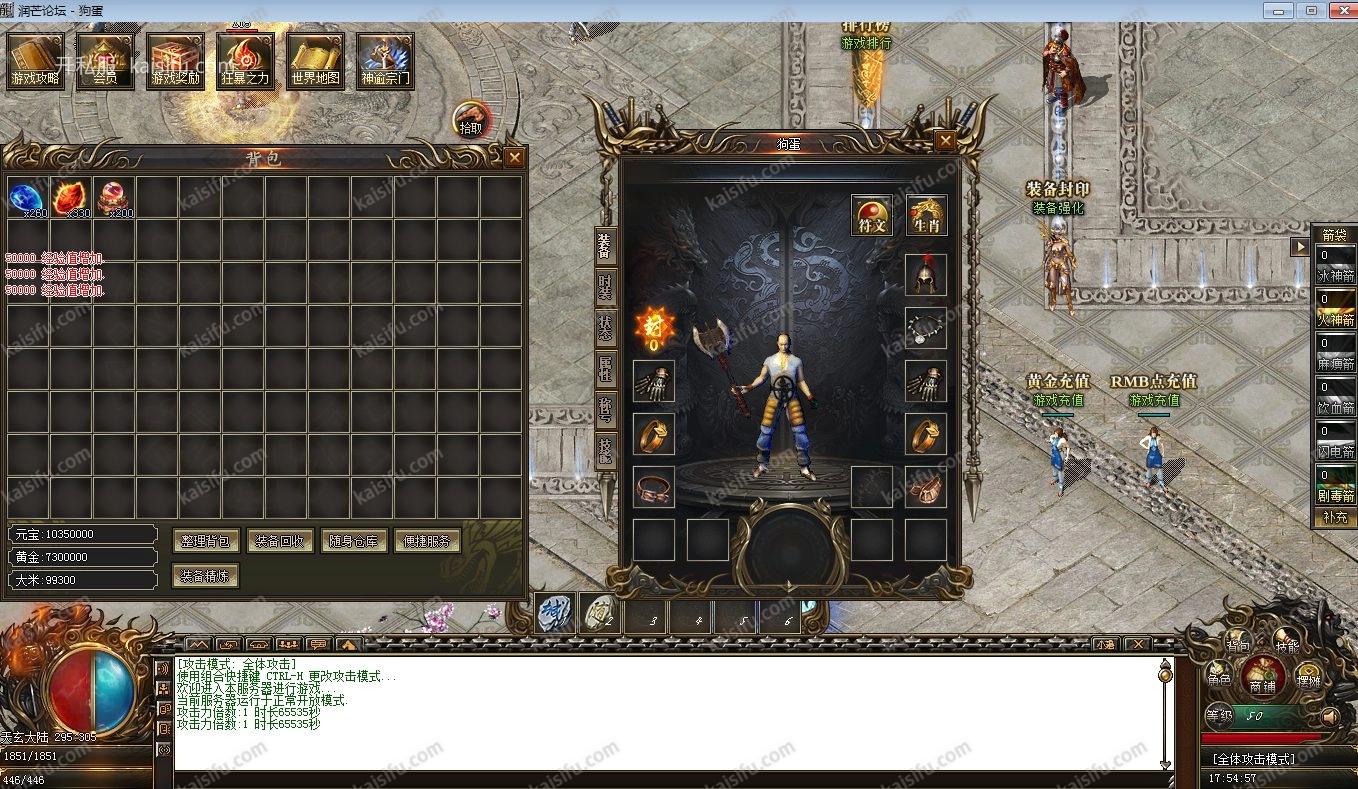
Task: Open the 符文 rune button
Action: click(871, 215)
